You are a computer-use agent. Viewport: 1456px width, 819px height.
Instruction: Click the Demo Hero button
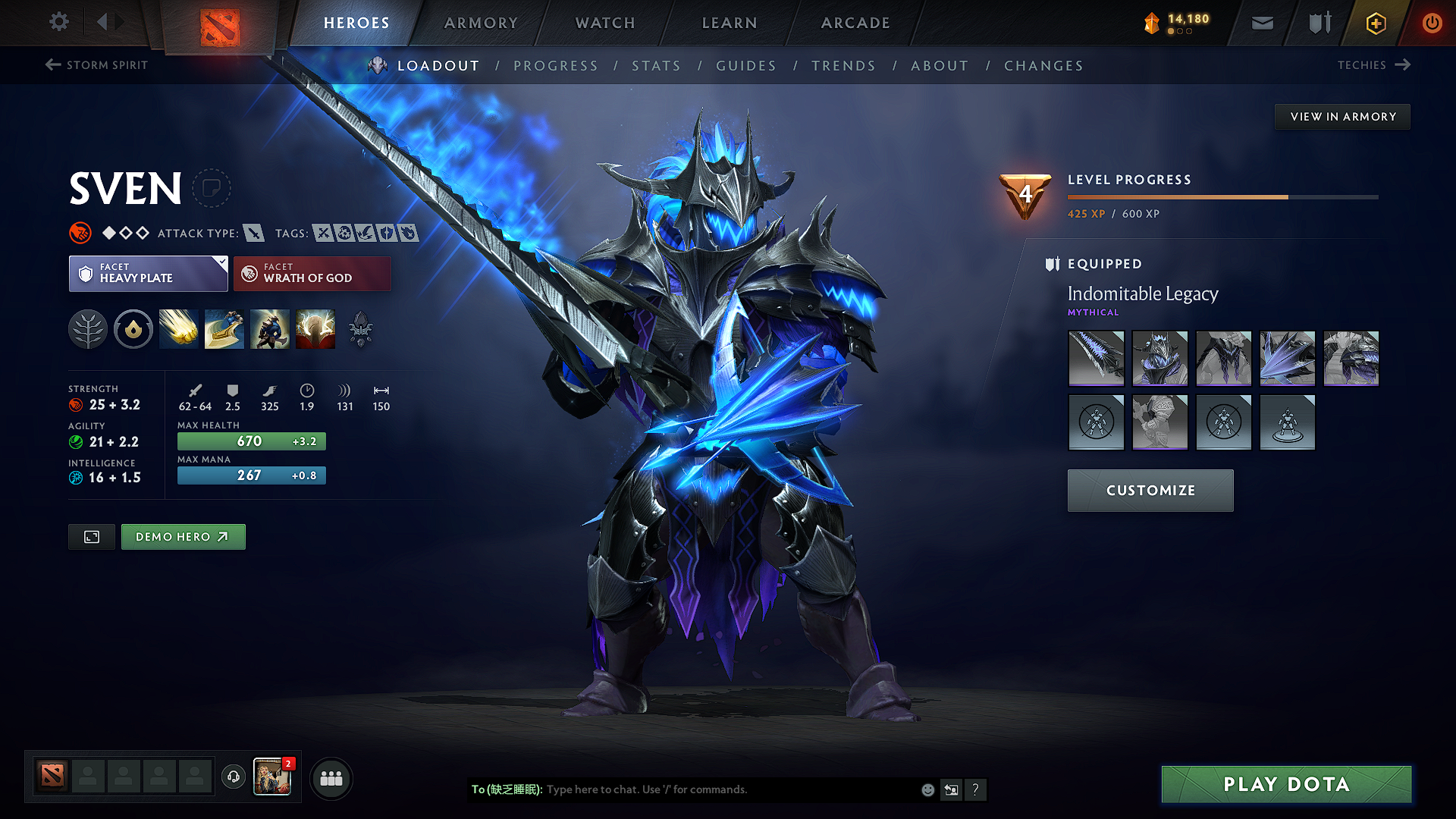(x=183, y=536)
